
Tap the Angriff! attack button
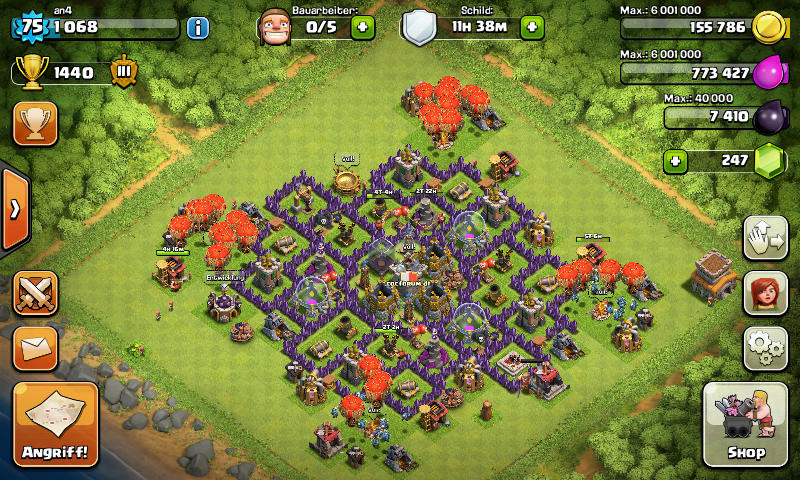[x=56, y=424]
